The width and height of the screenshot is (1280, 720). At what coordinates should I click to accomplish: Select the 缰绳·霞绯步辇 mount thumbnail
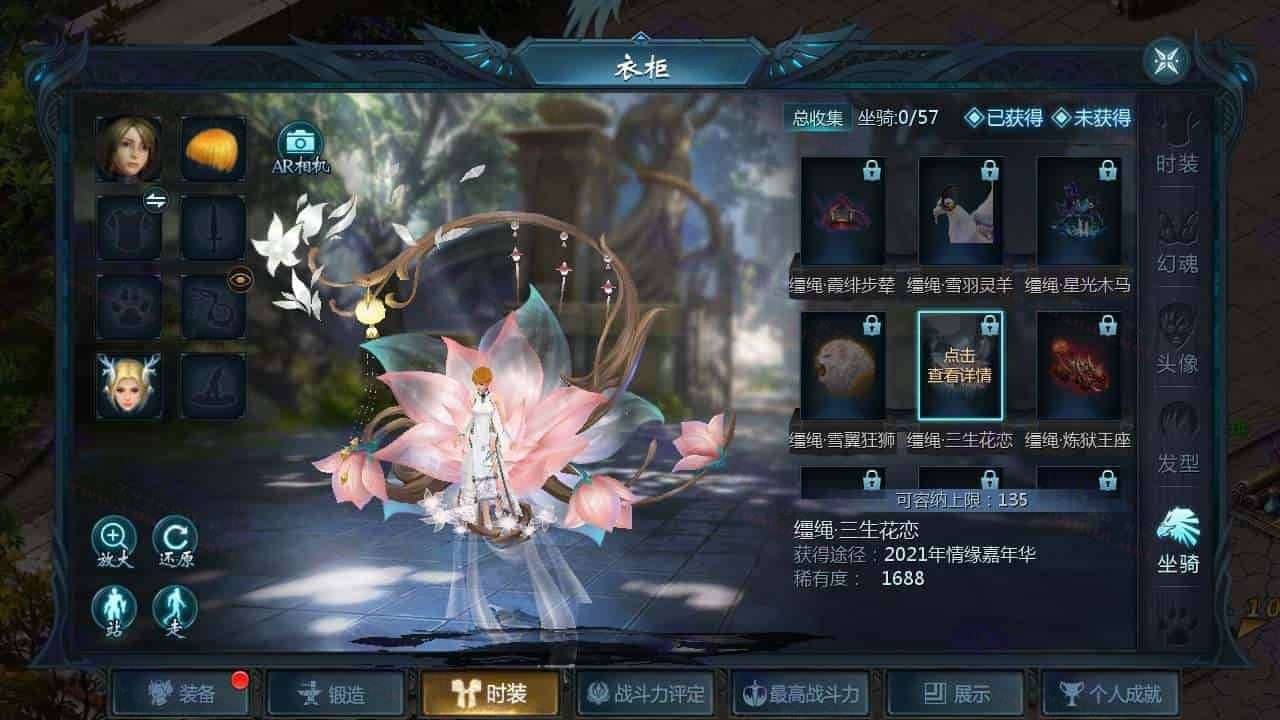click(842, 211)
